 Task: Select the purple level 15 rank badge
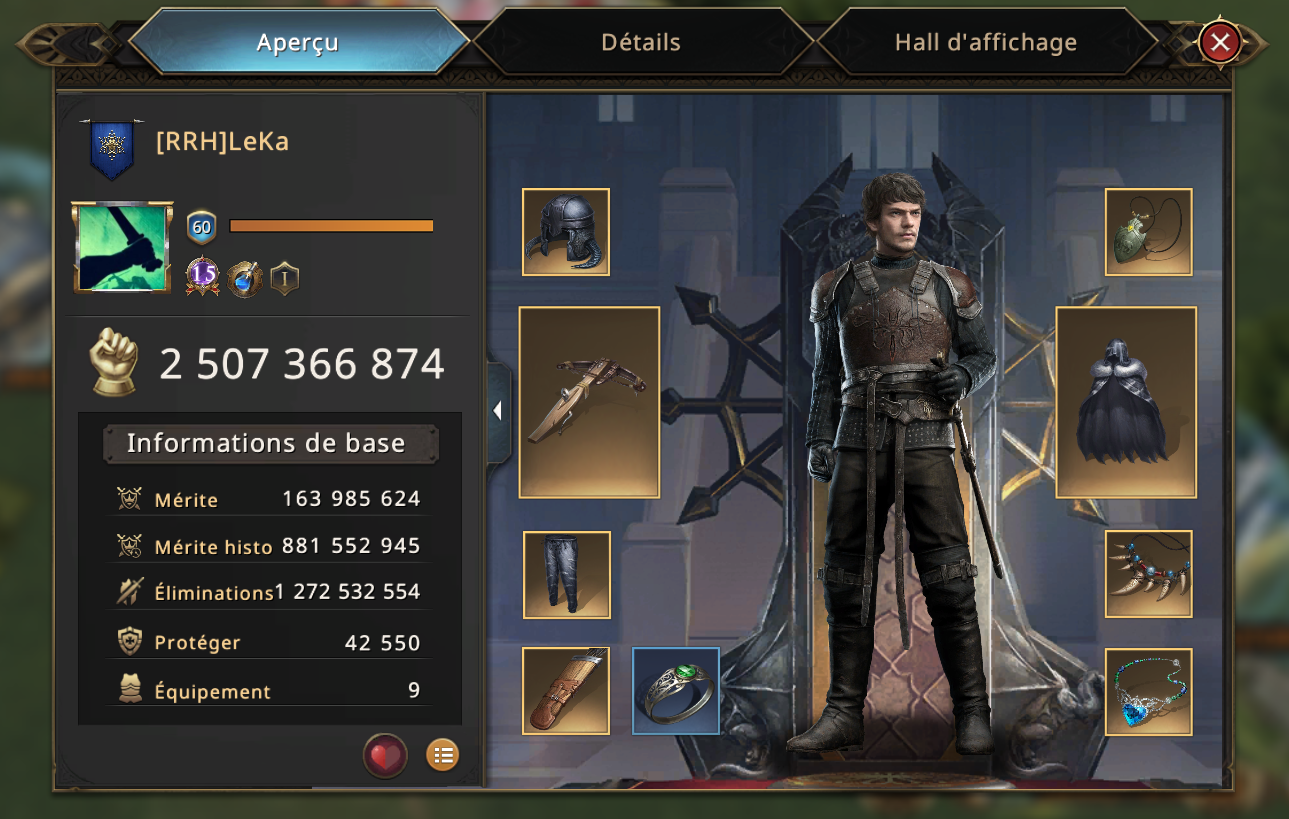pyautogui.click(x=202, y=277)
